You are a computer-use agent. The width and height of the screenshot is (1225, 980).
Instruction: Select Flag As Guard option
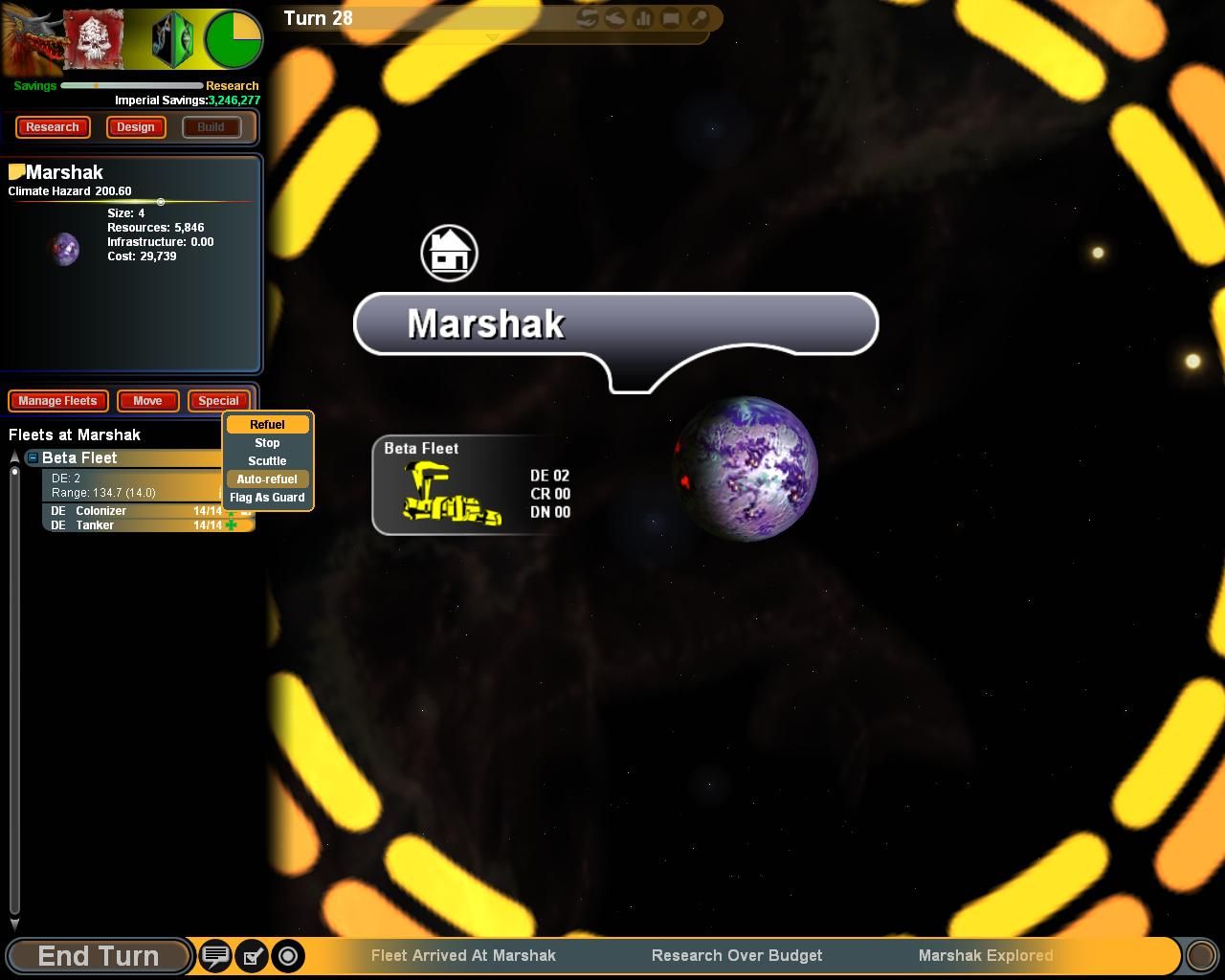pos(267,498)
